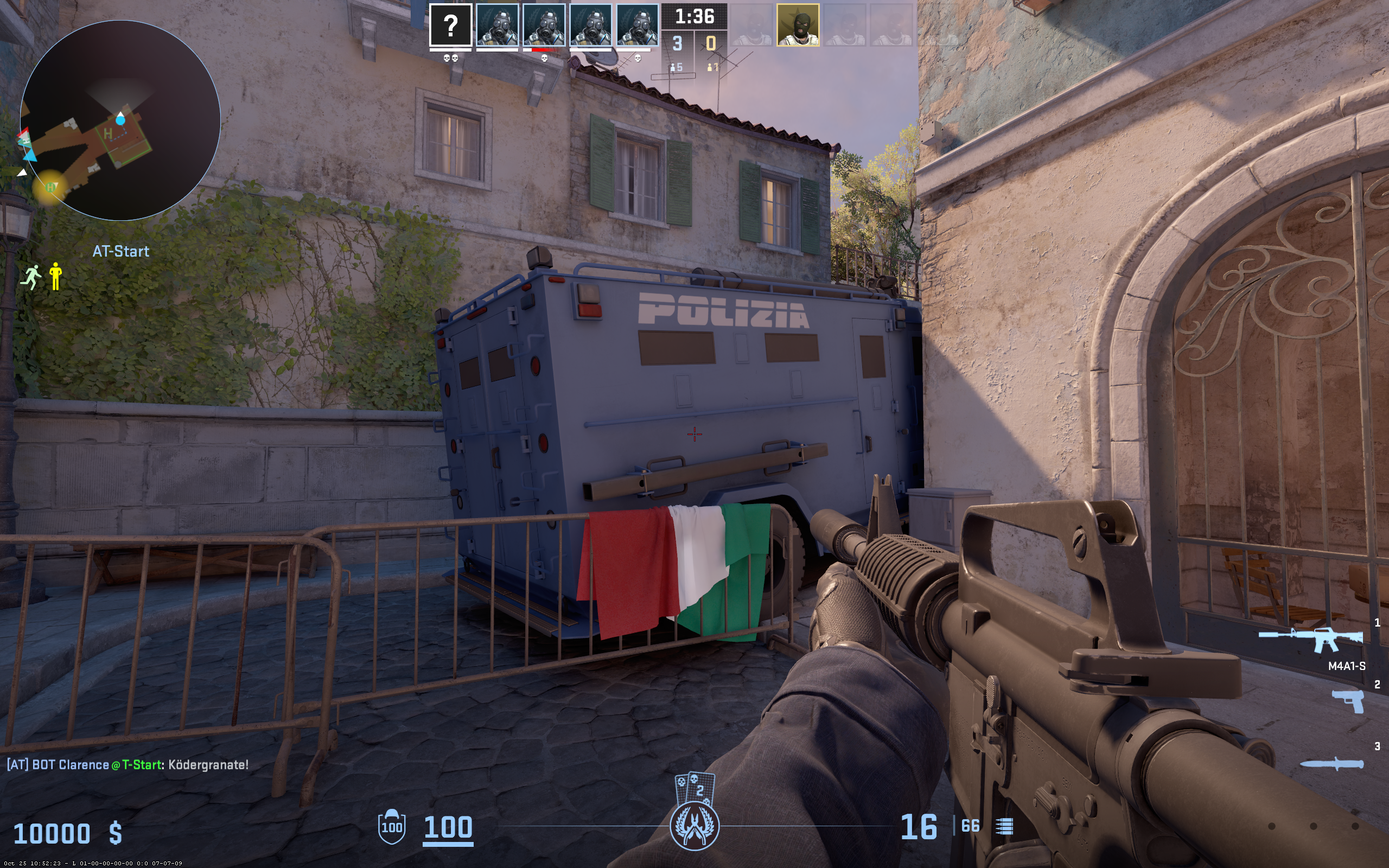This screenshot has width=1389, height=868.
Task: Click the circular radar minimap
Action: (x=120, y=120)
